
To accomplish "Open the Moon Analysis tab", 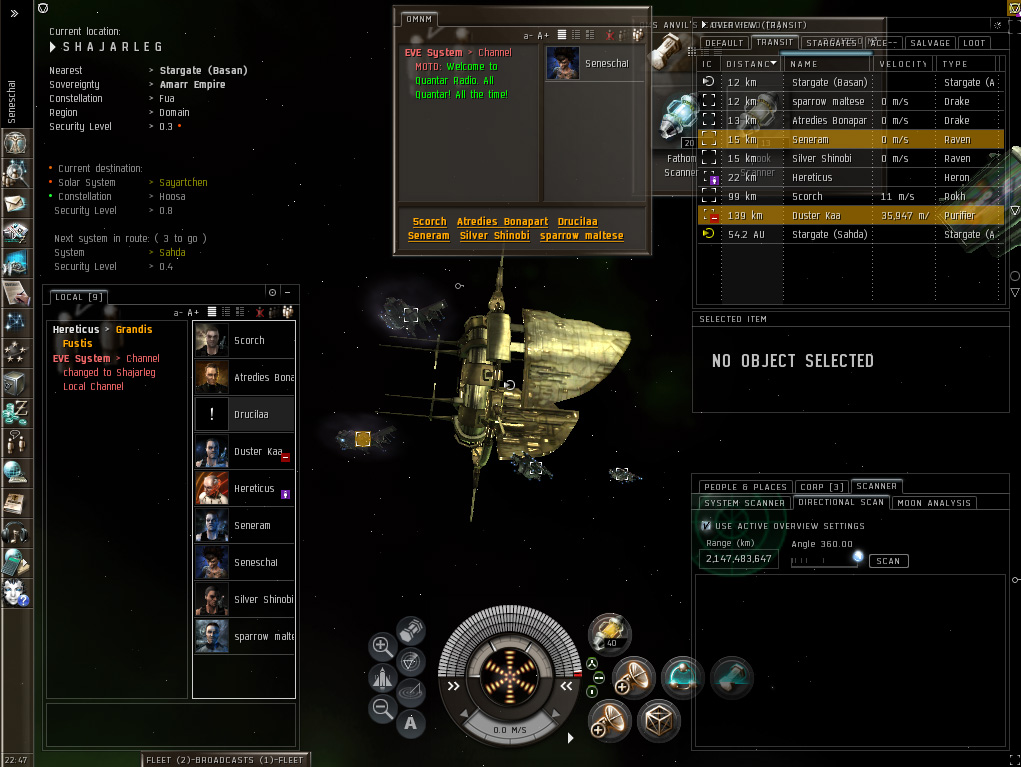I will (x=934, y=503).
